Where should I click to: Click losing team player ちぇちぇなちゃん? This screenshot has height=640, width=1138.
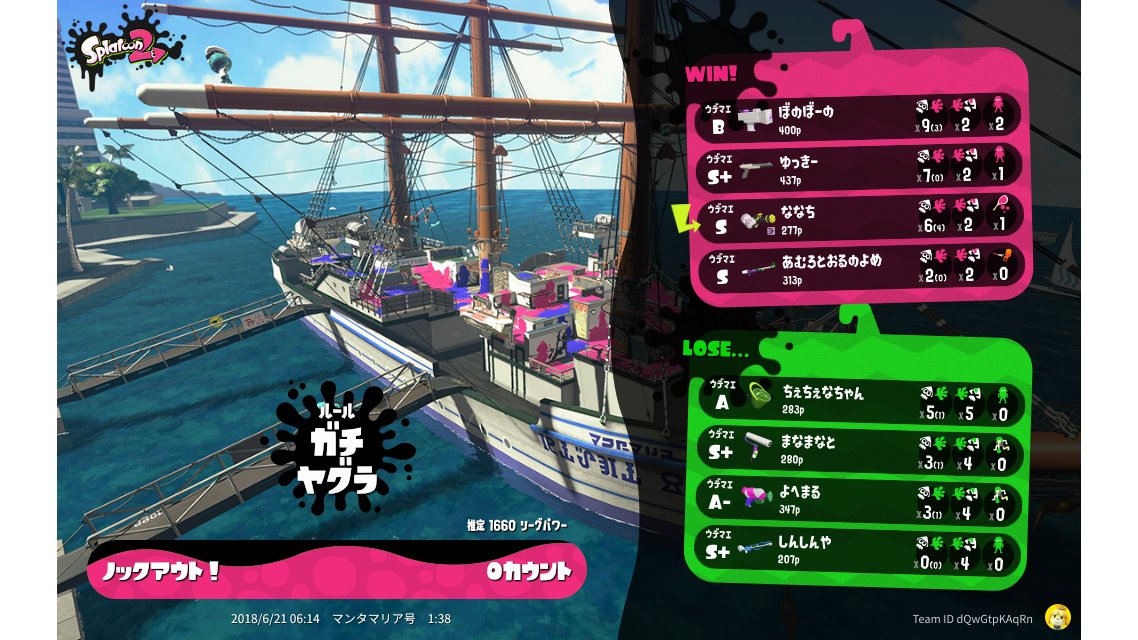tap(860, 401)
